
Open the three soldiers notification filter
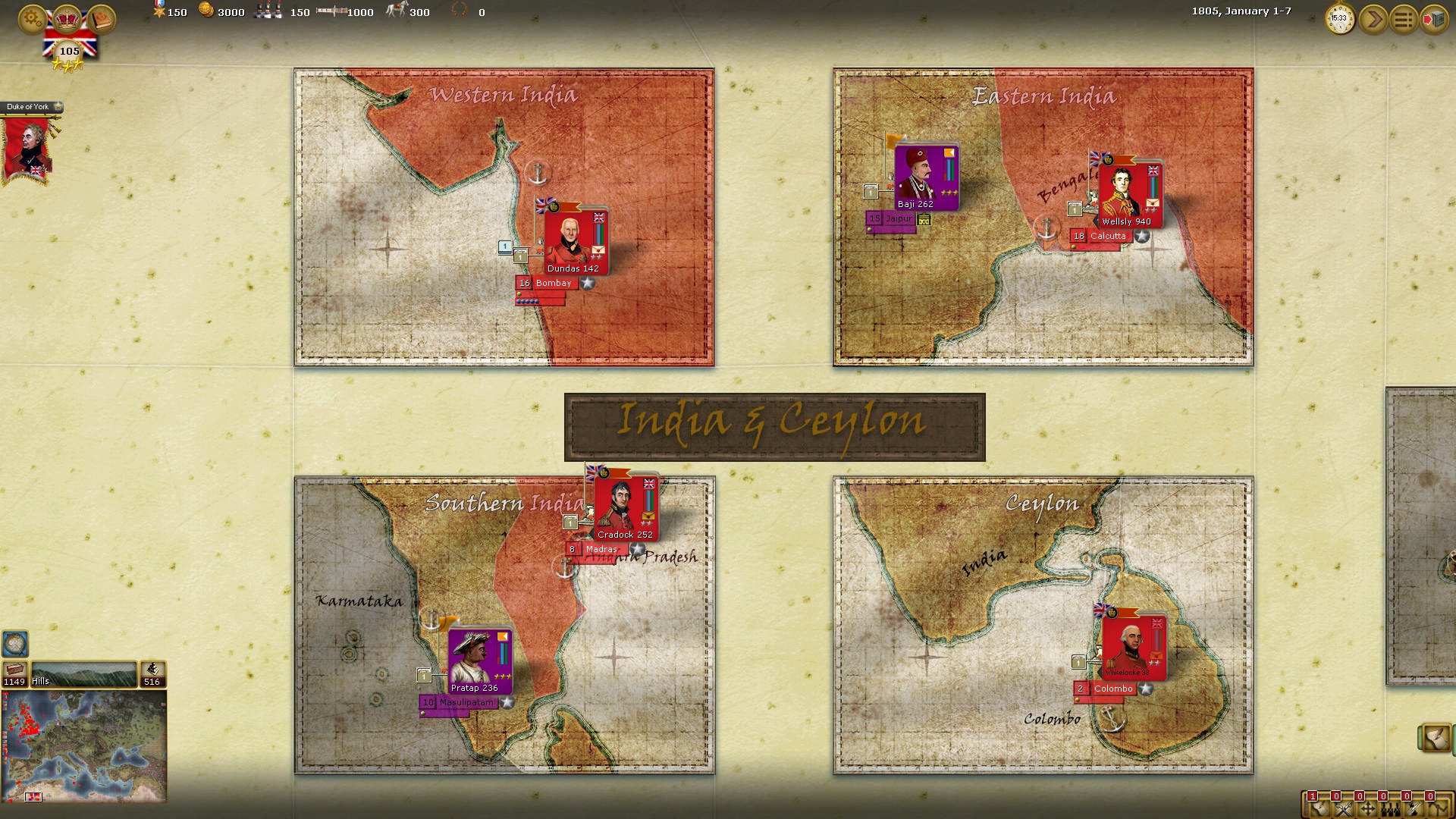[x=1391, y=810]
